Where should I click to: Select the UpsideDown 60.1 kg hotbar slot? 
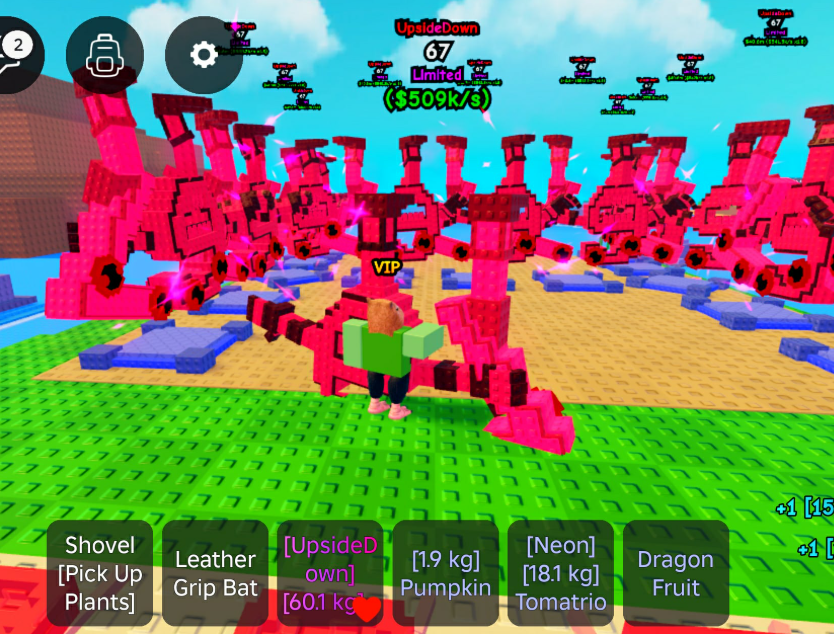pyautogui.click(x=330, y=573)
